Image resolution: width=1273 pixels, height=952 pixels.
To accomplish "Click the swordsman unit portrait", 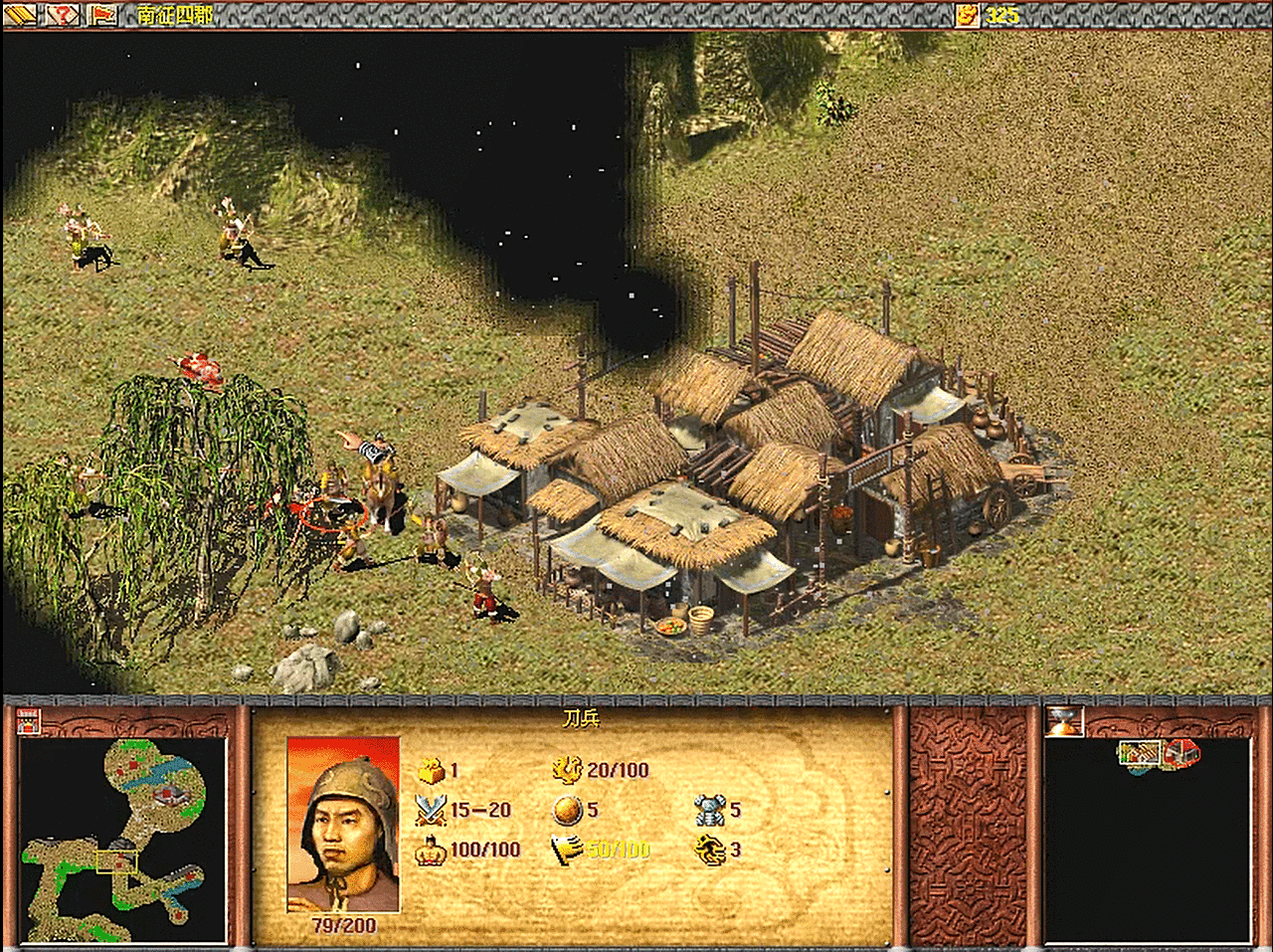I will pos(343,824).
